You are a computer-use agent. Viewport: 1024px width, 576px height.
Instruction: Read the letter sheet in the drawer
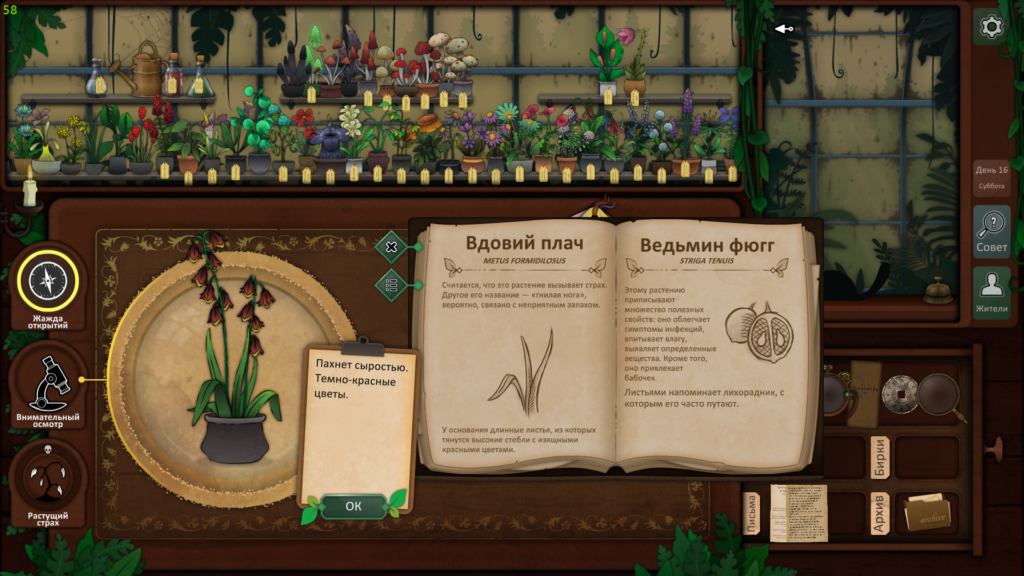click(x=798, y=512)
